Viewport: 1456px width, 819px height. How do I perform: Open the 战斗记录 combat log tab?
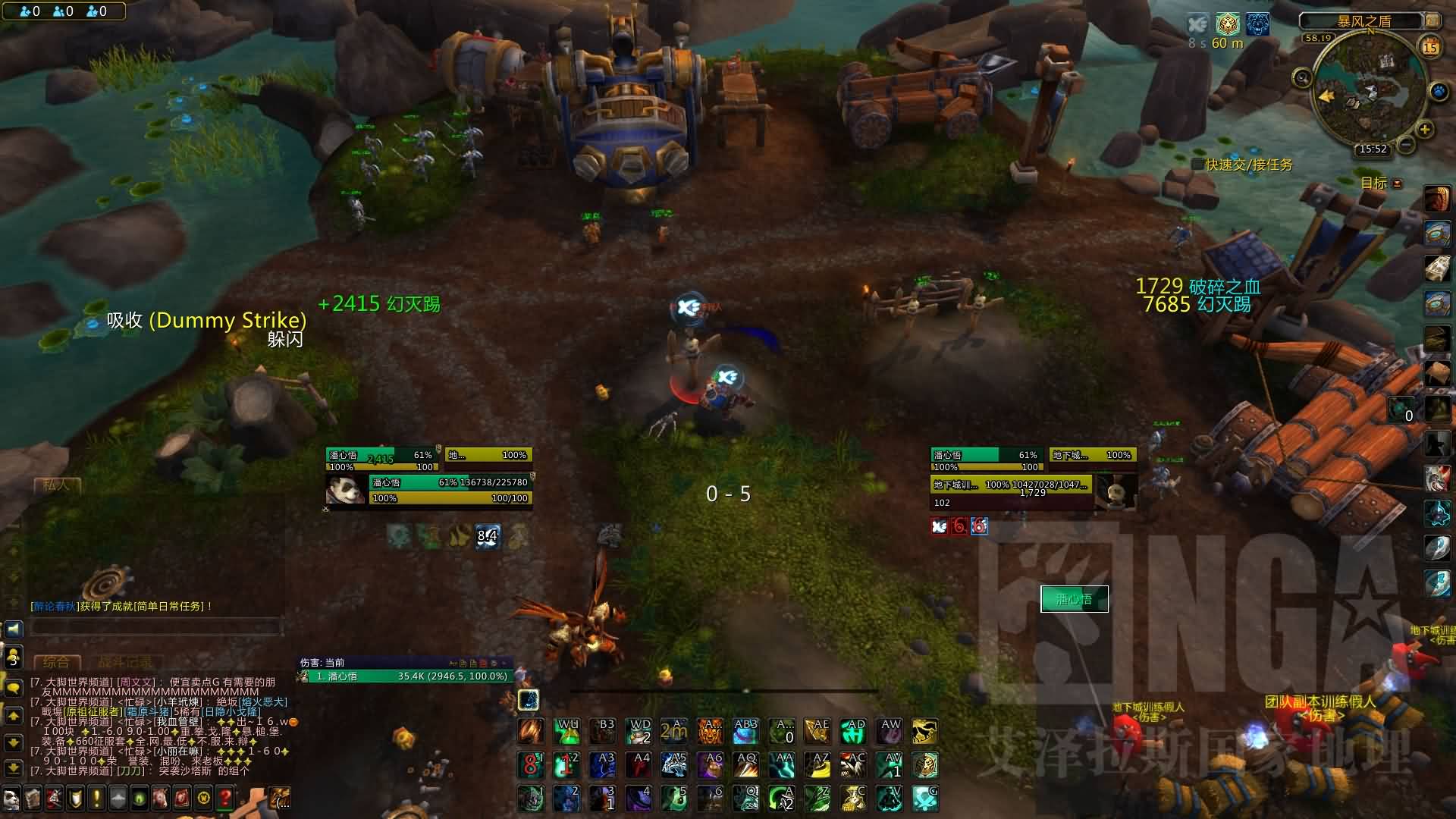pyautogui.click(x=124, y=662)
